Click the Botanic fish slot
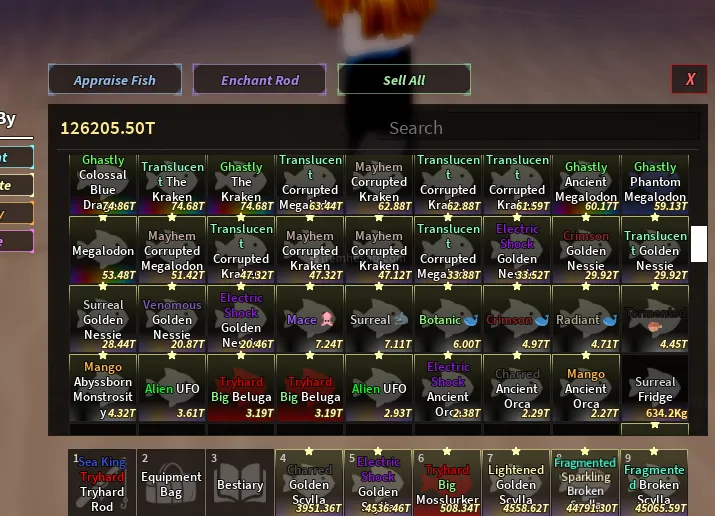Screen dimensions: 715x516 (448, 320)
